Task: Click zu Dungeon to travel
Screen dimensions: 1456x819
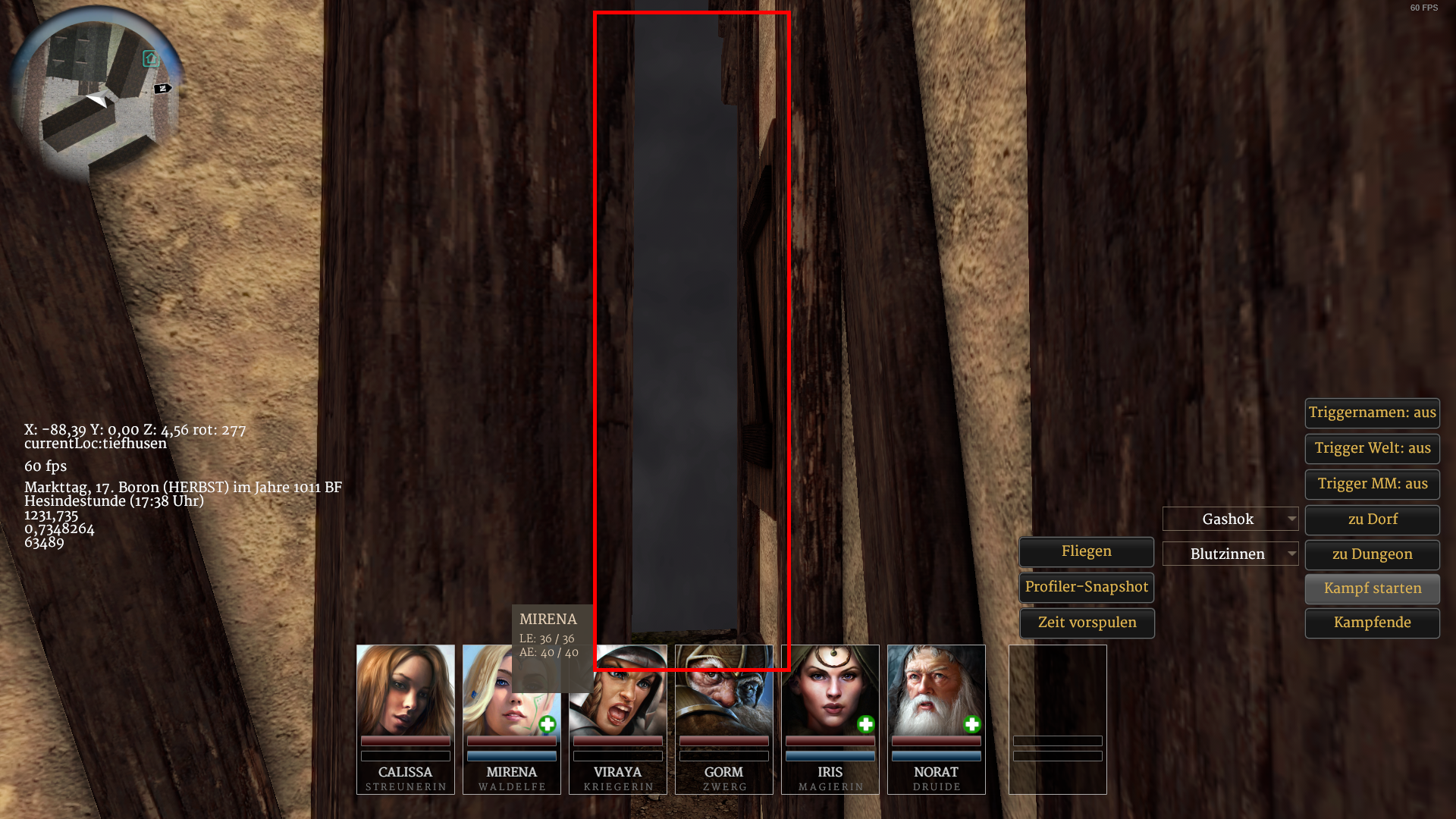Action: coord(1372,554)
